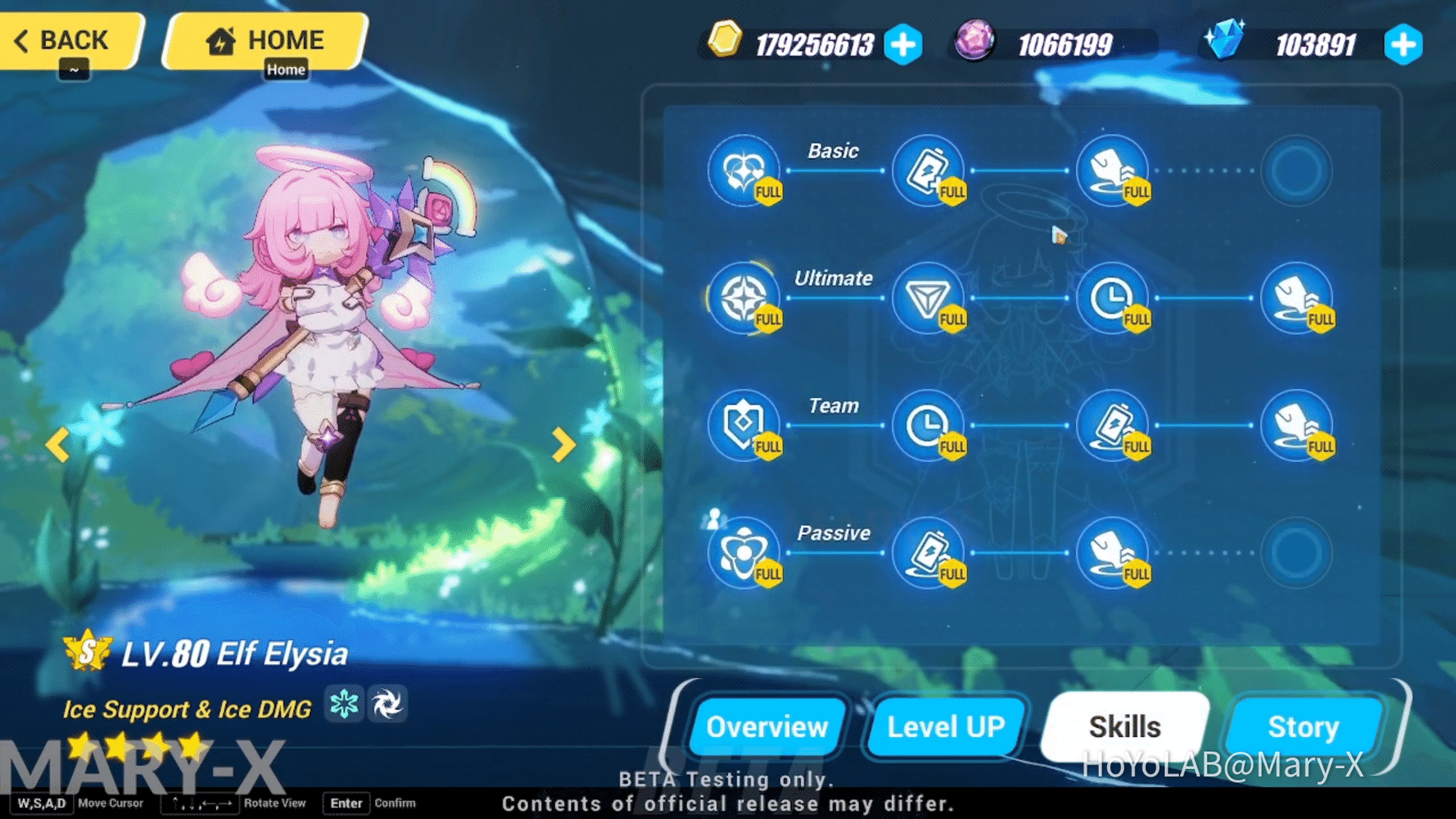Open the Level UP tab
This screenshot has width=1456, height=819.
pos(946,726)
